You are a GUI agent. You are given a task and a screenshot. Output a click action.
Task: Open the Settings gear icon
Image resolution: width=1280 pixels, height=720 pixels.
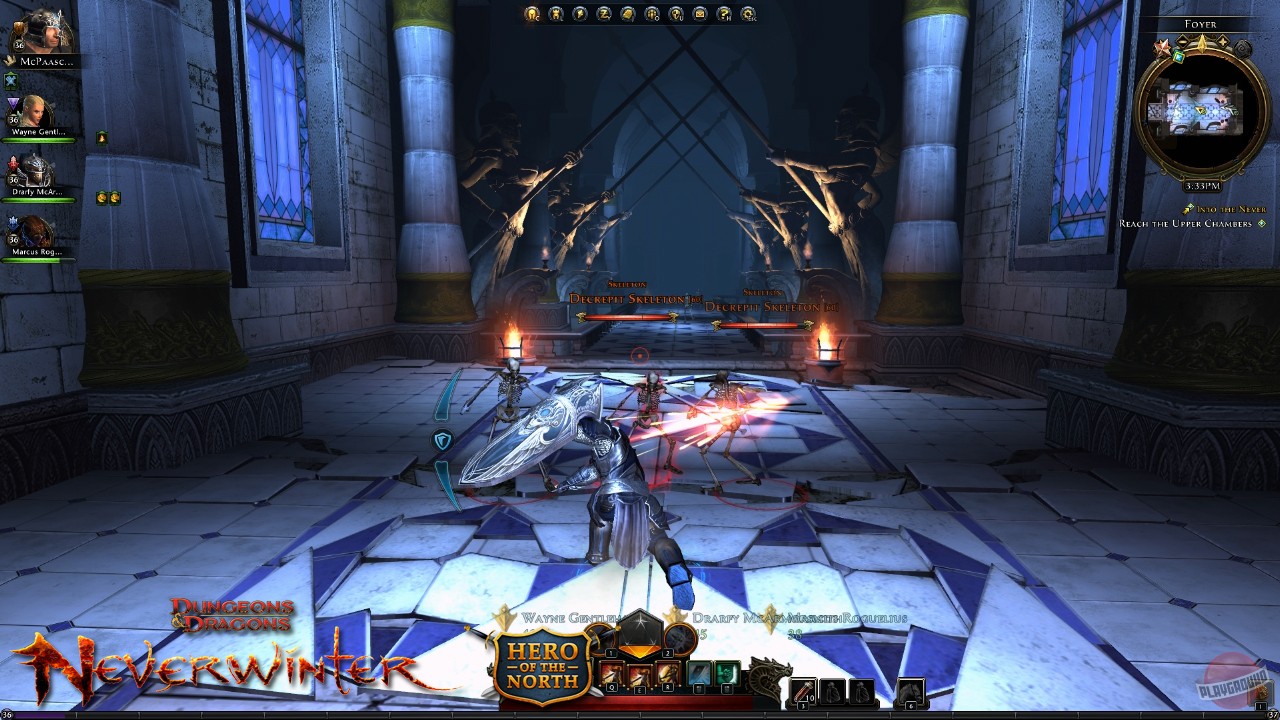click(x=748, y=14)
